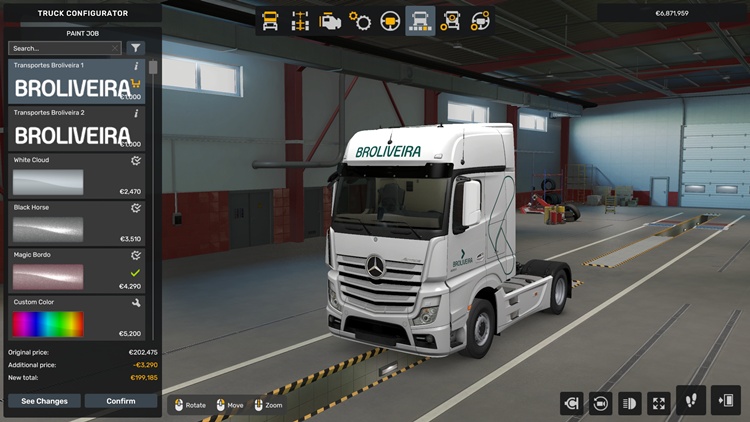The height and width of the screenshot is (422, 750).
Task: Open the Custom Color paint option
Action: (x=75, y=318)
